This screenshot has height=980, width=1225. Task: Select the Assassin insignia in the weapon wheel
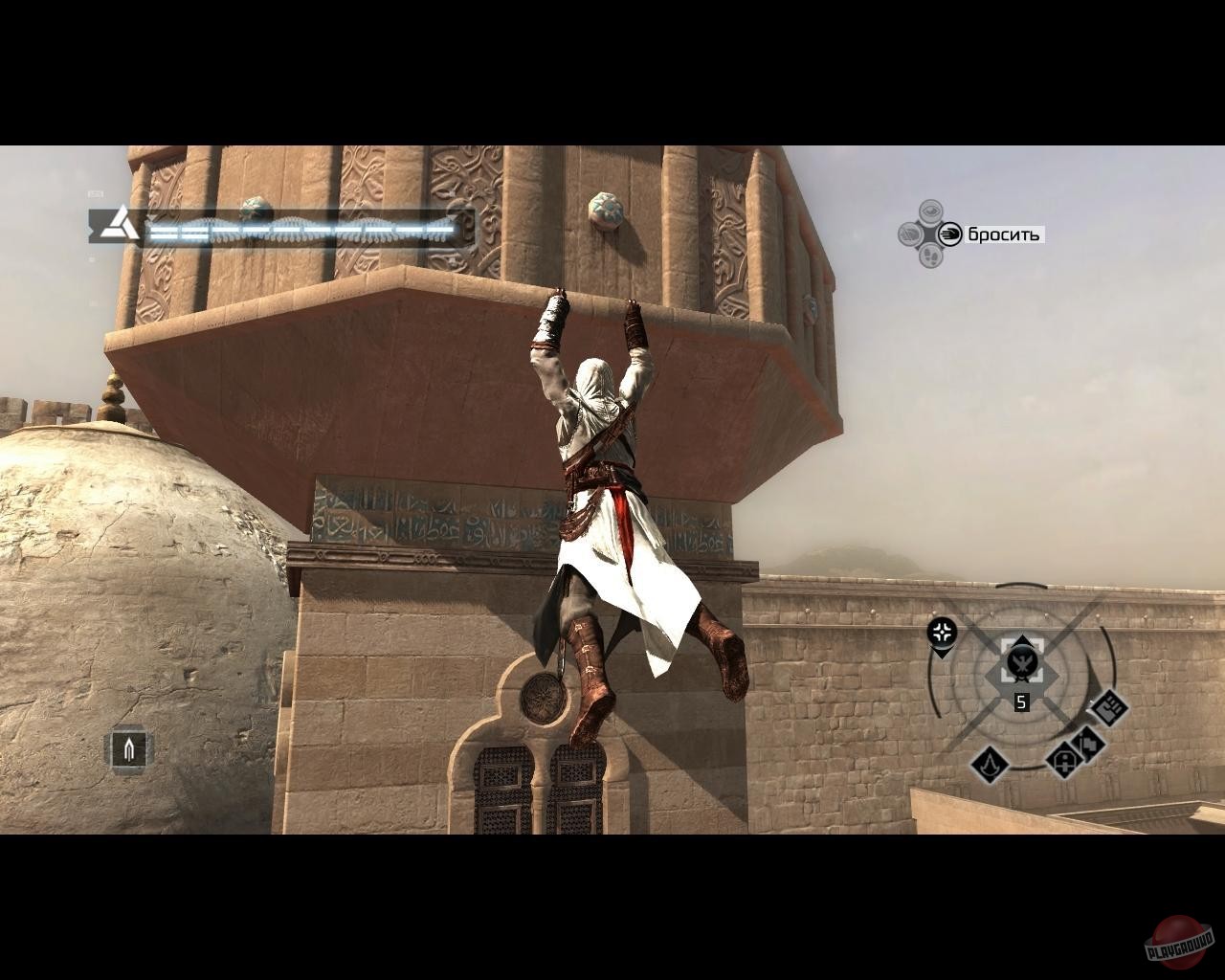click(x=989, y=766)
